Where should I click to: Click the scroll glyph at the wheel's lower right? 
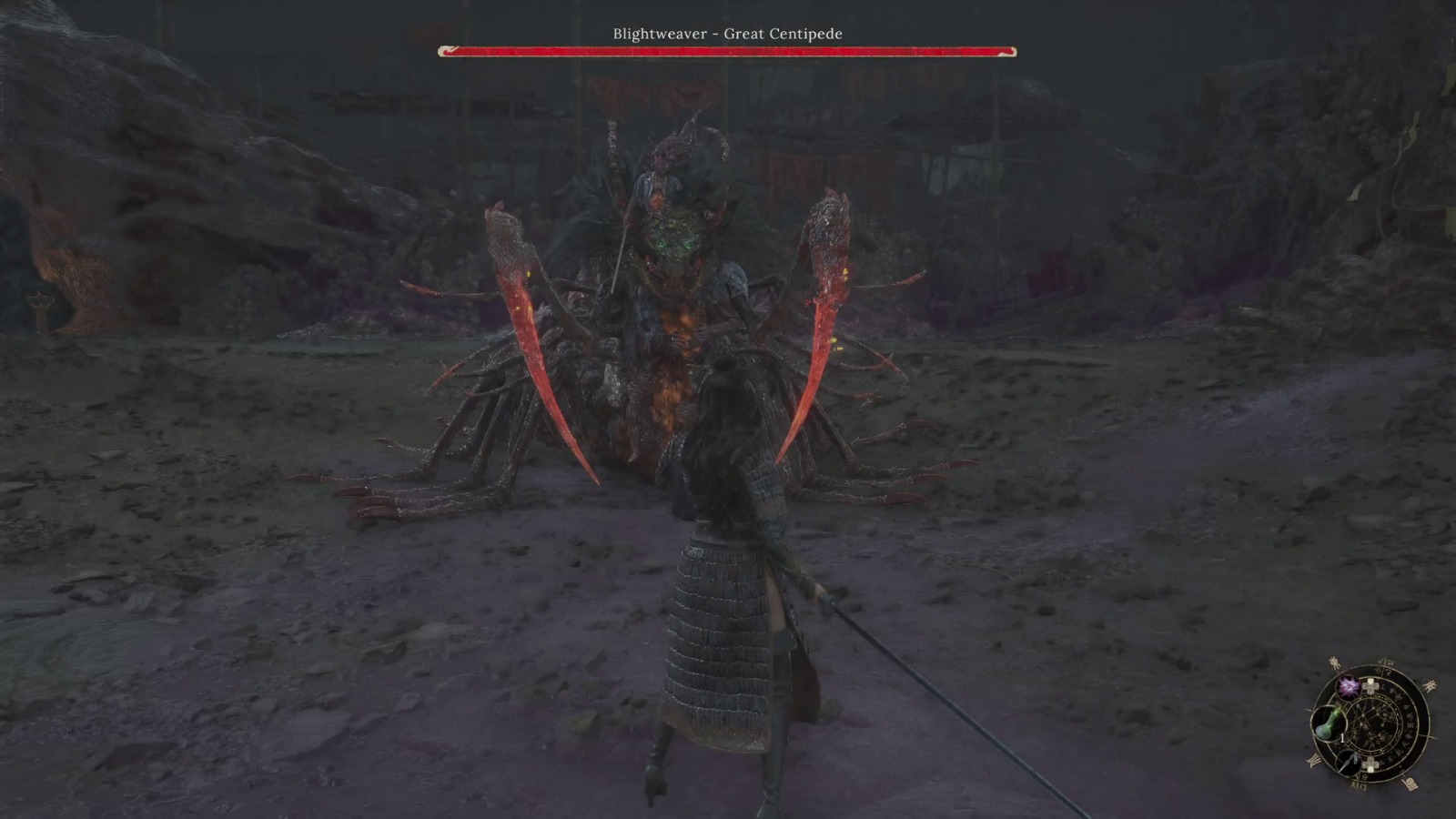(1410, 784)
